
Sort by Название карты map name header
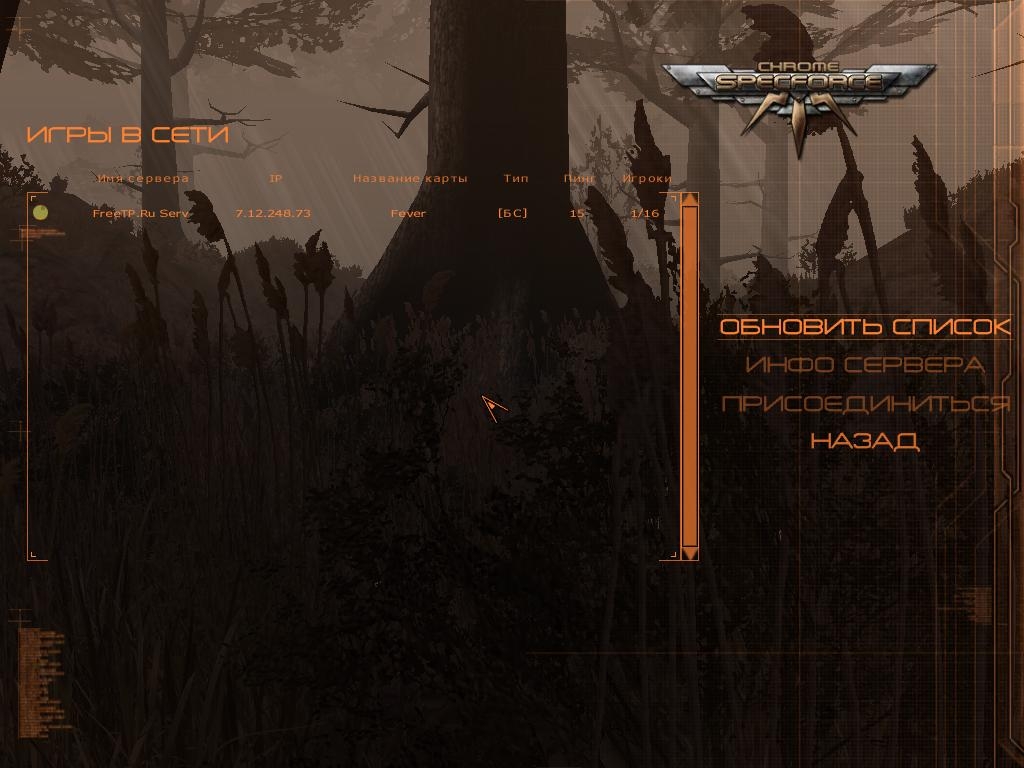(410, 179)
